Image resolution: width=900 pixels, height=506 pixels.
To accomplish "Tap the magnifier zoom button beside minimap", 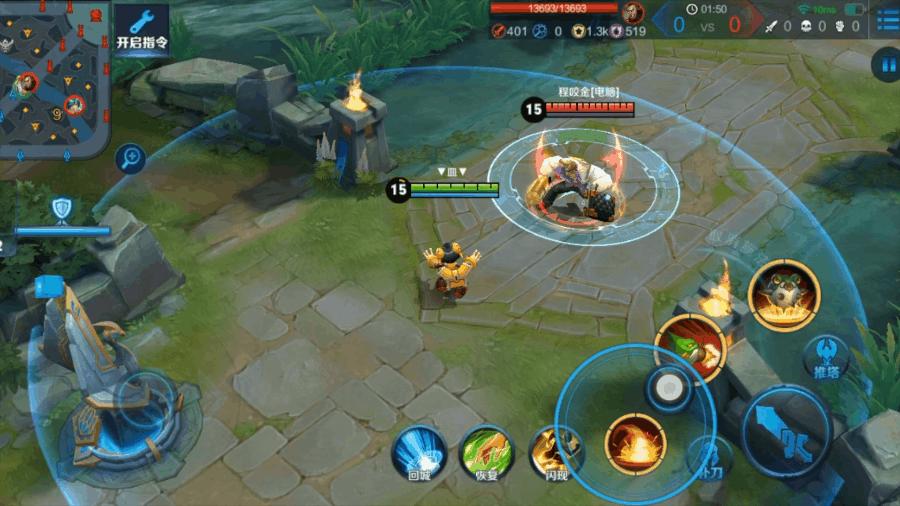I will [x=130, y=157].
